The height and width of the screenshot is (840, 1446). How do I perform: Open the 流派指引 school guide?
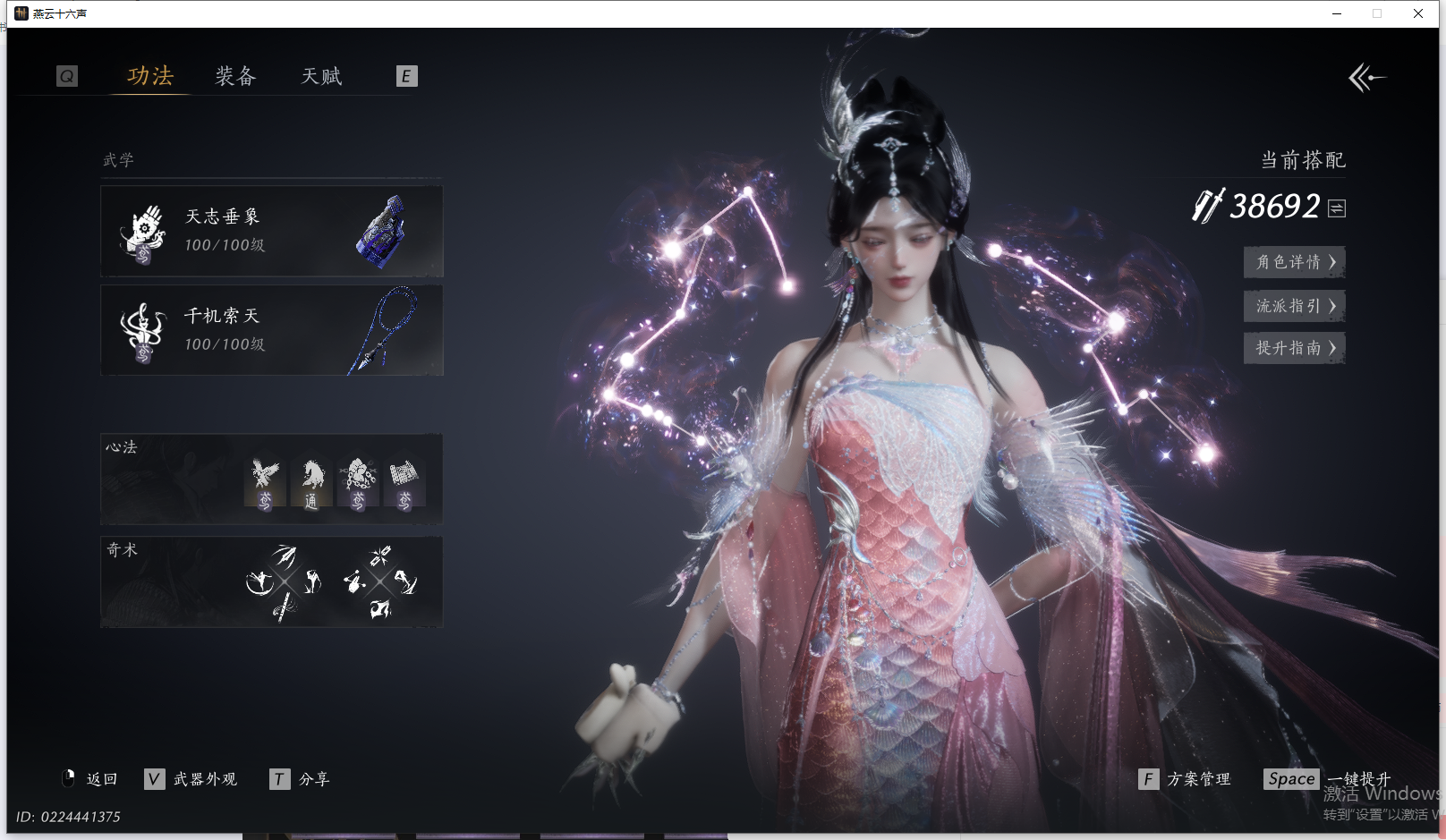[x=1294, y=306]
